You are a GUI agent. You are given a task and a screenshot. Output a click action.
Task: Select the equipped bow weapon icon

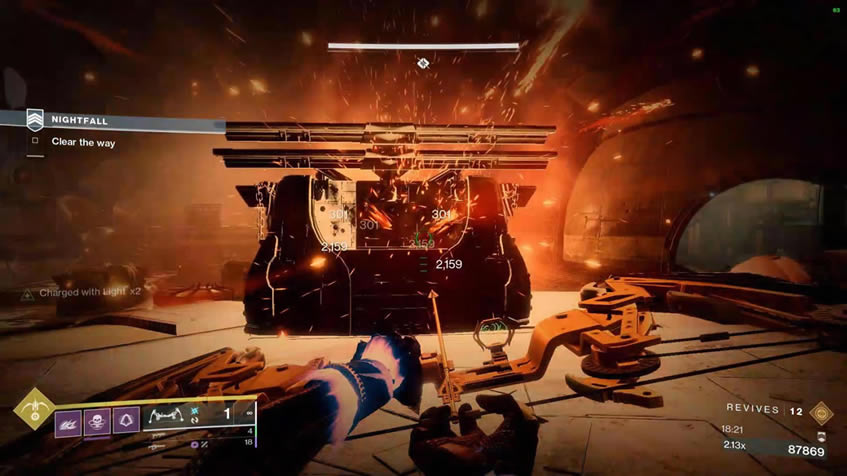point(166,415)
